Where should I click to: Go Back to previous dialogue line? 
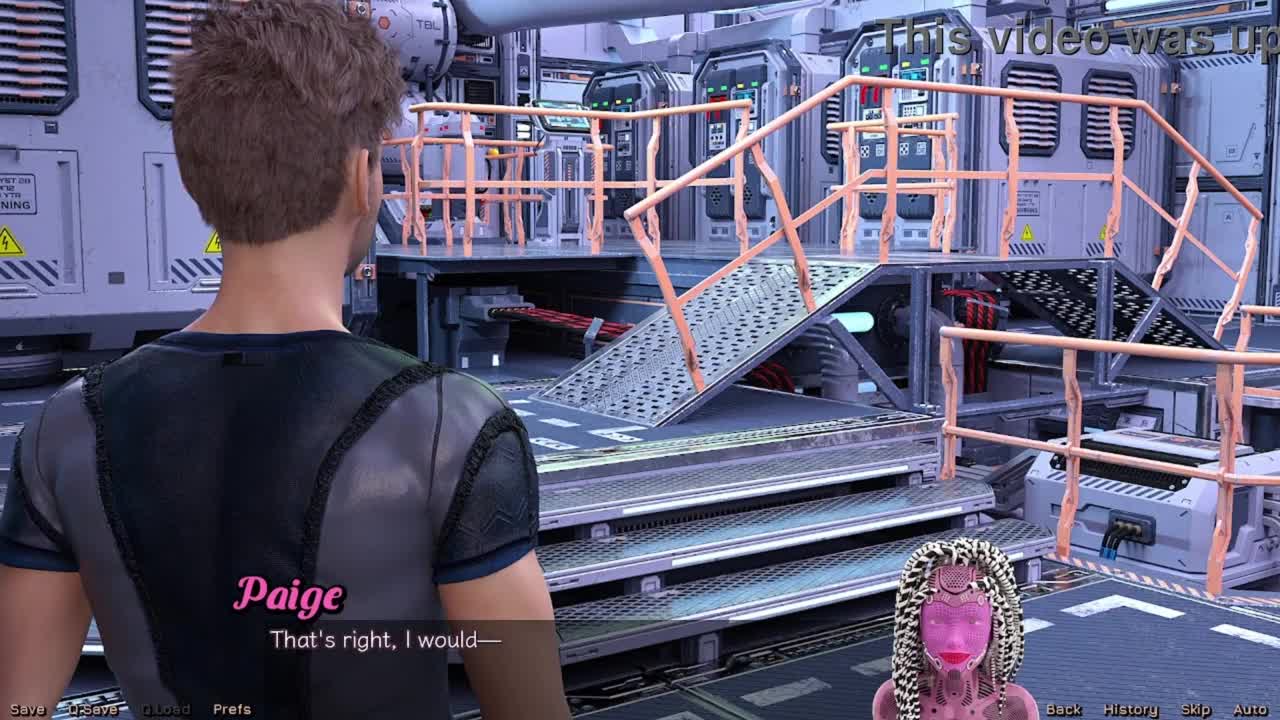(1063, 709)
